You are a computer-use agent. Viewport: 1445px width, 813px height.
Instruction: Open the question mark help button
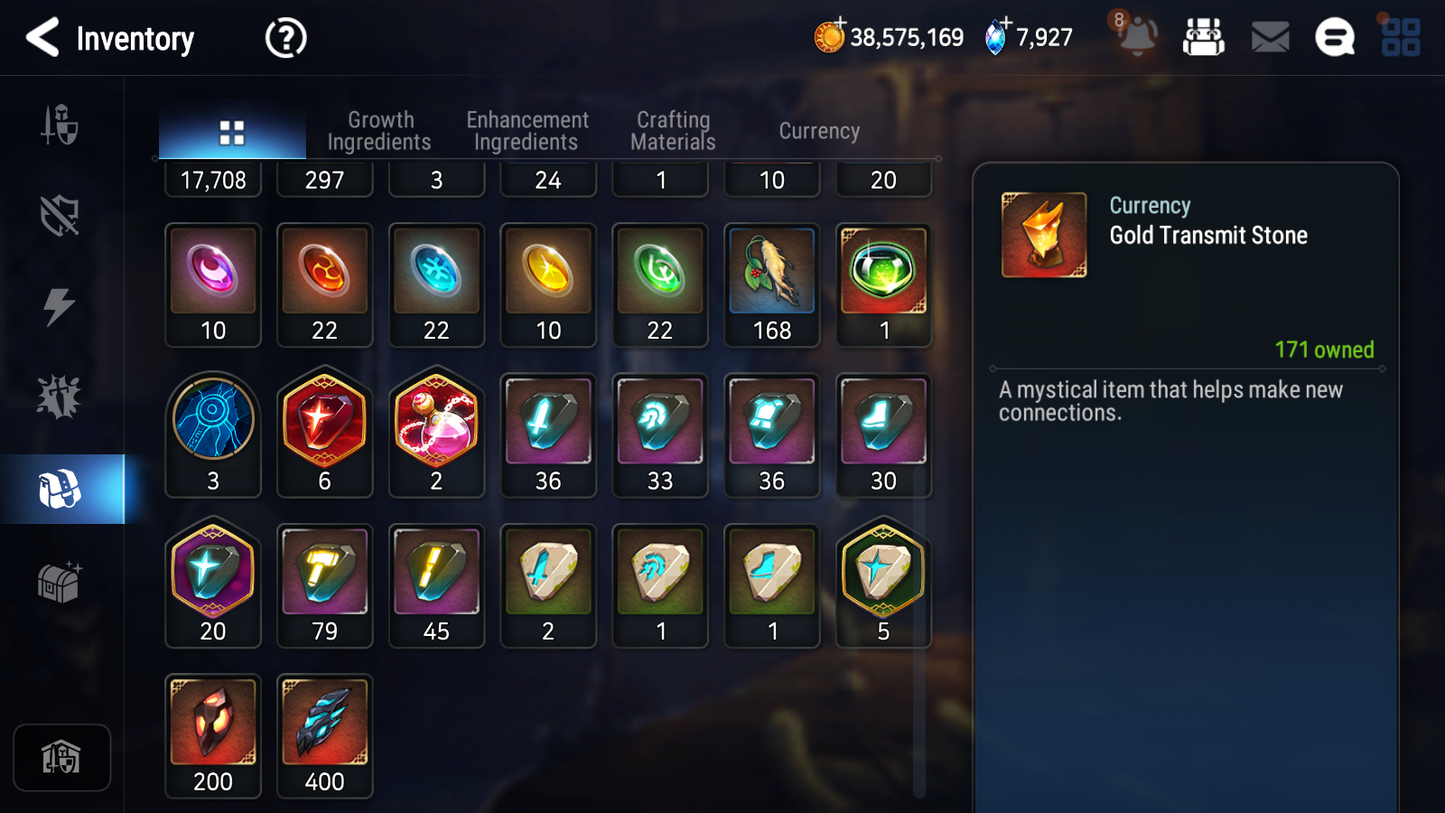[285, 39]
